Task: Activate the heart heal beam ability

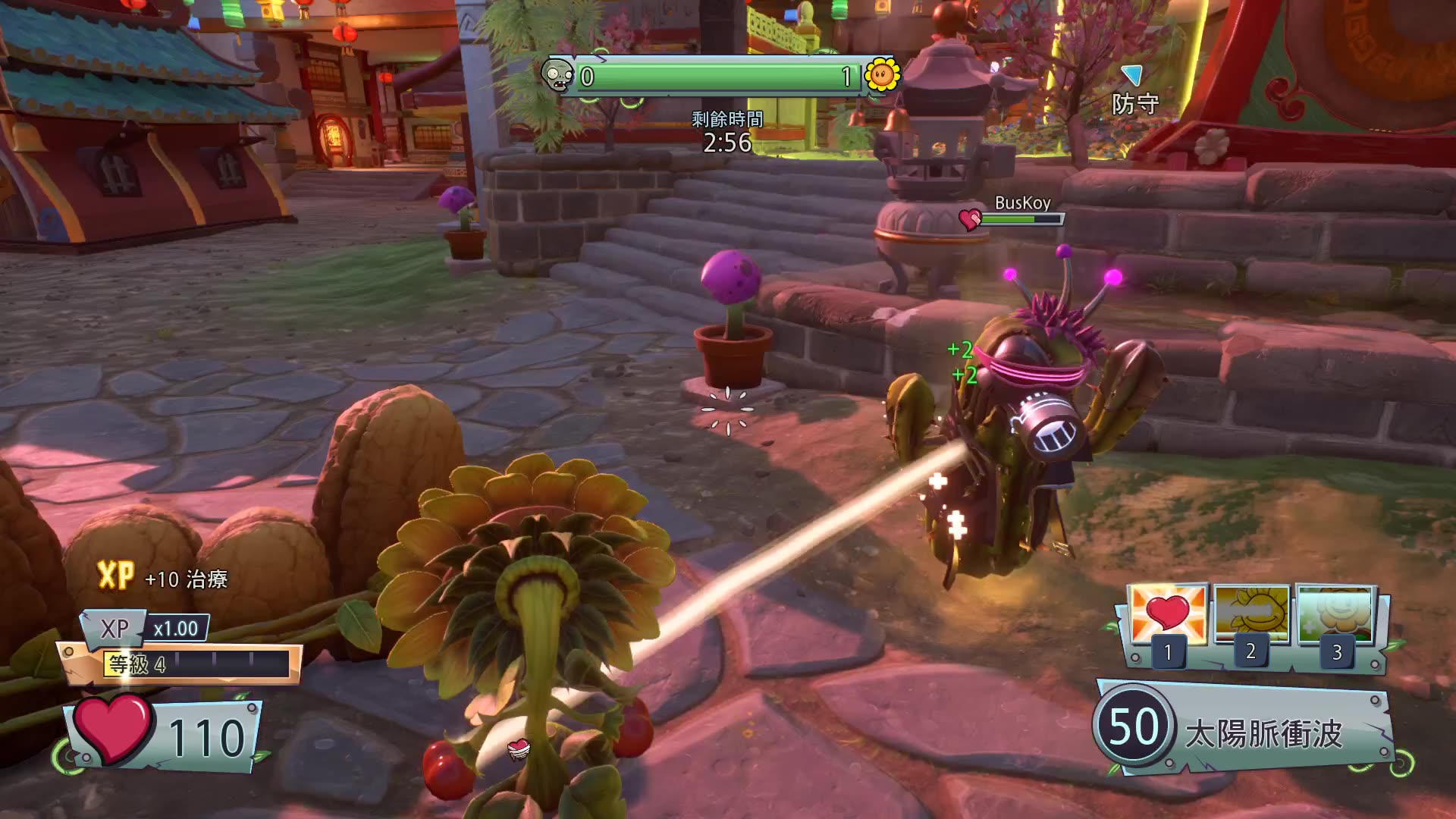Action: click(1168, 616)
